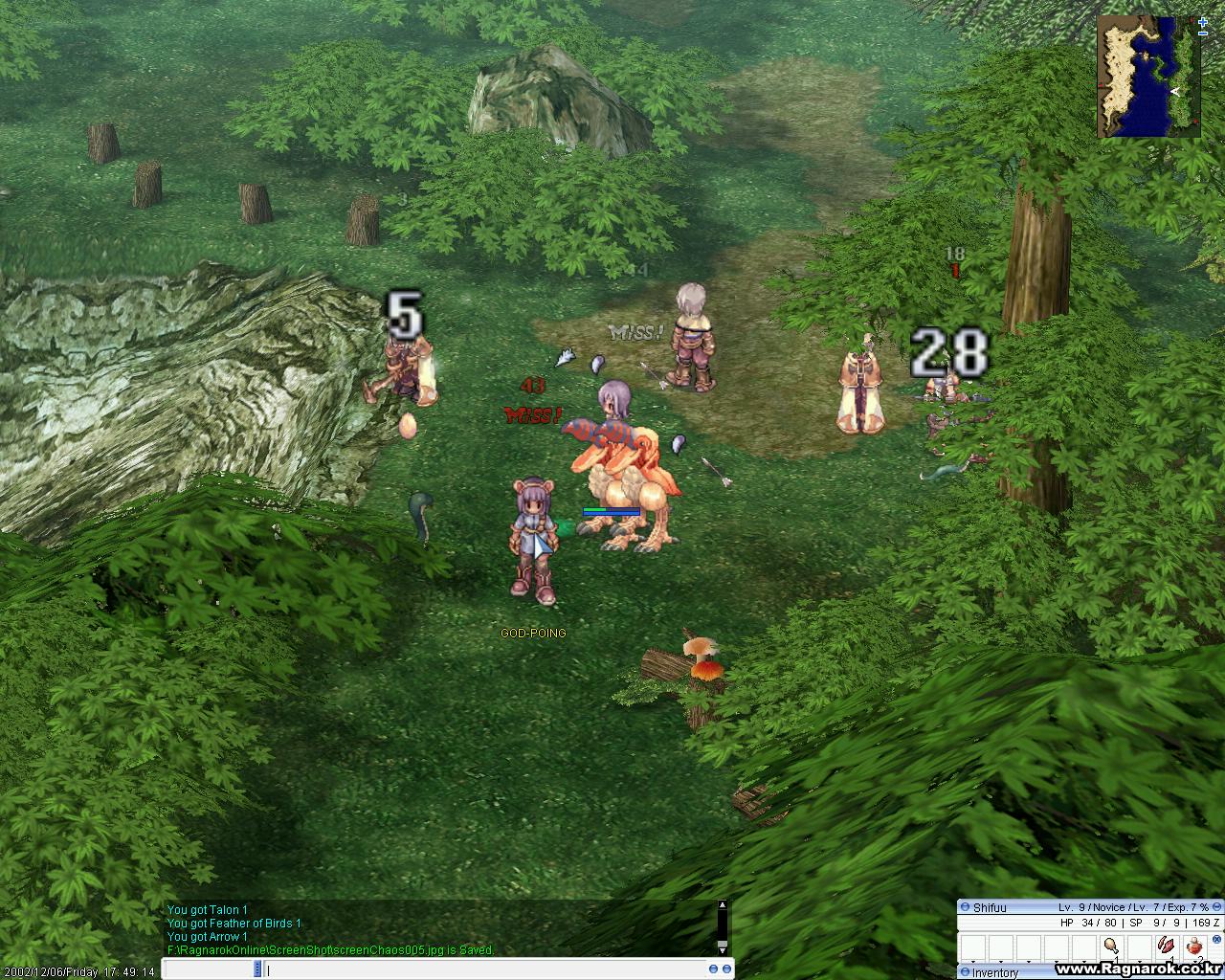Use the red feather item slot

point(1166,946)
